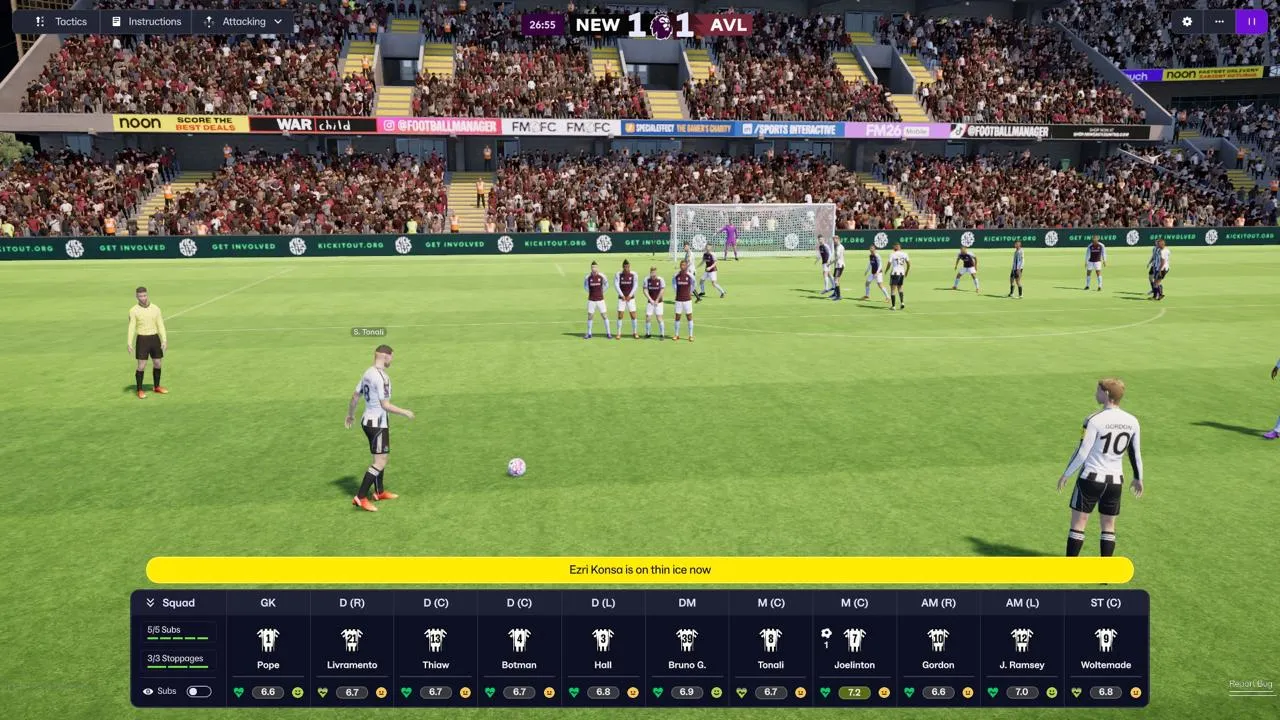Image resolution: width=1280 pixels, height=720 pixels.
Task: Select striker Woltemade's card
Action: [x=1105, y=648]
